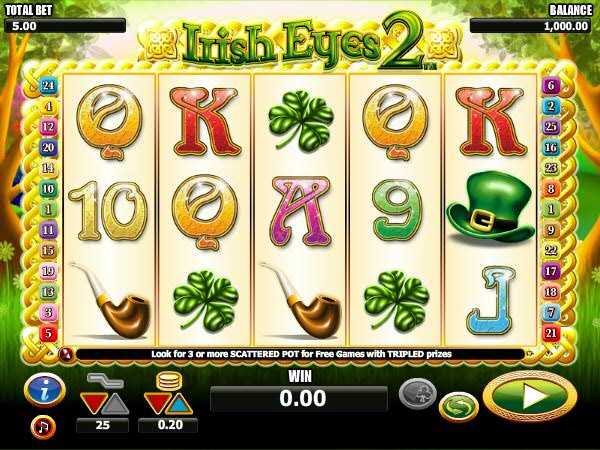
Task: Toggle sound with the music note icon
Action: click(x=43, y=426)
